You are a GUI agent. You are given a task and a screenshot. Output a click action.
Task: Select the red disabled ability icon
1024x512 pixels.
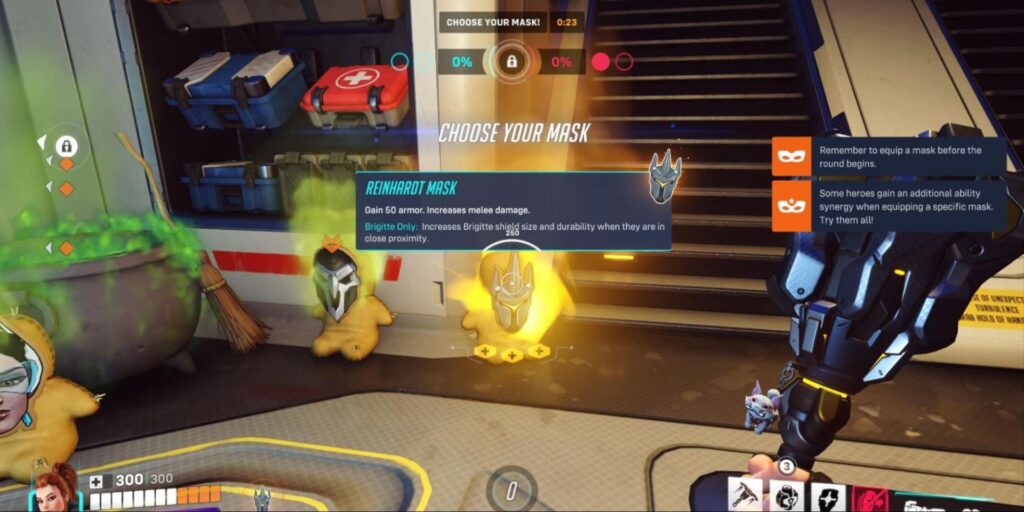click(866, 496)
